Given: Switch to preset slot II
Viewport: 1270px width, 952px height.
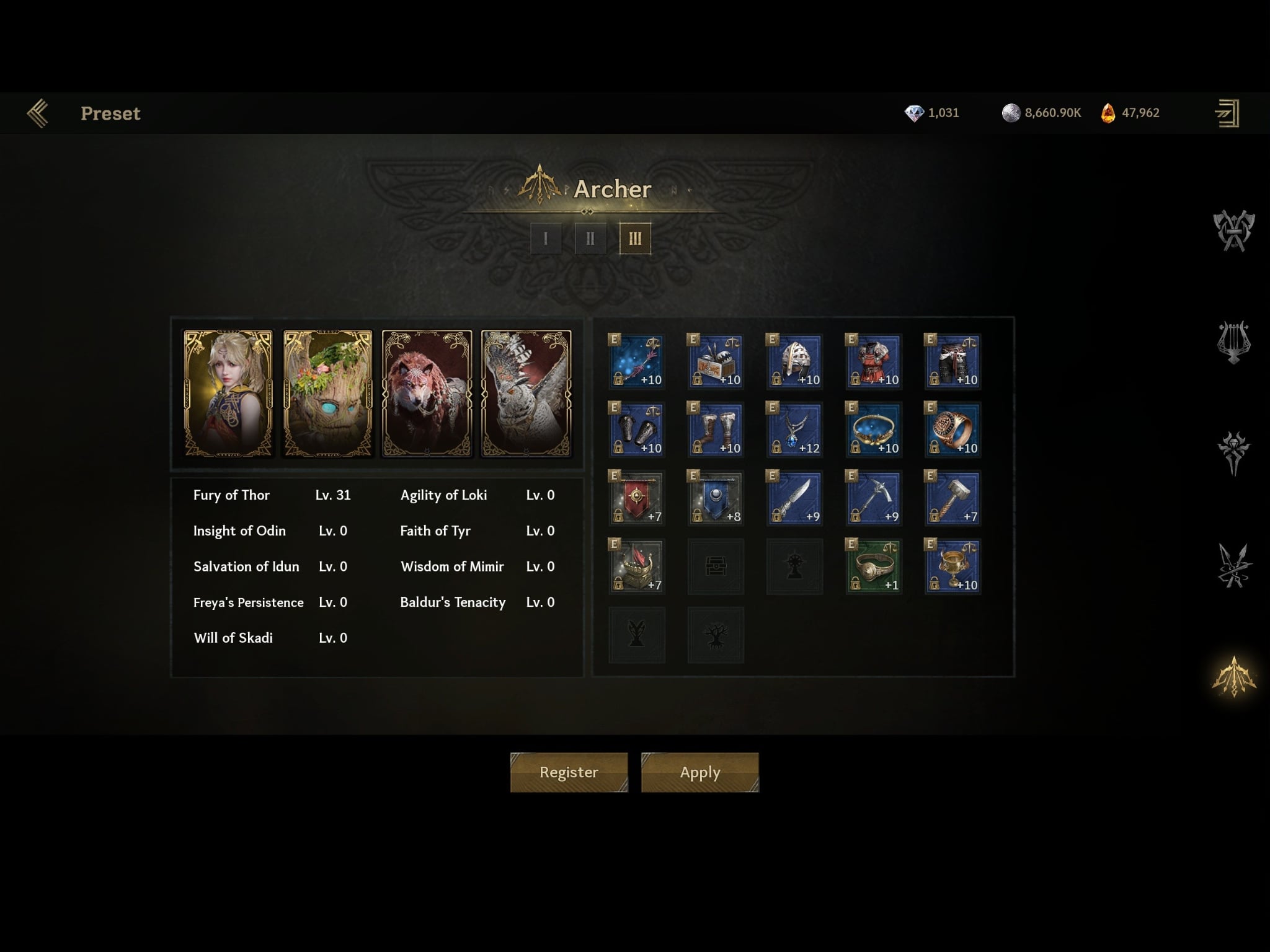Looking at the screenshot, I should pyautogui.click(x=590, y=238).
